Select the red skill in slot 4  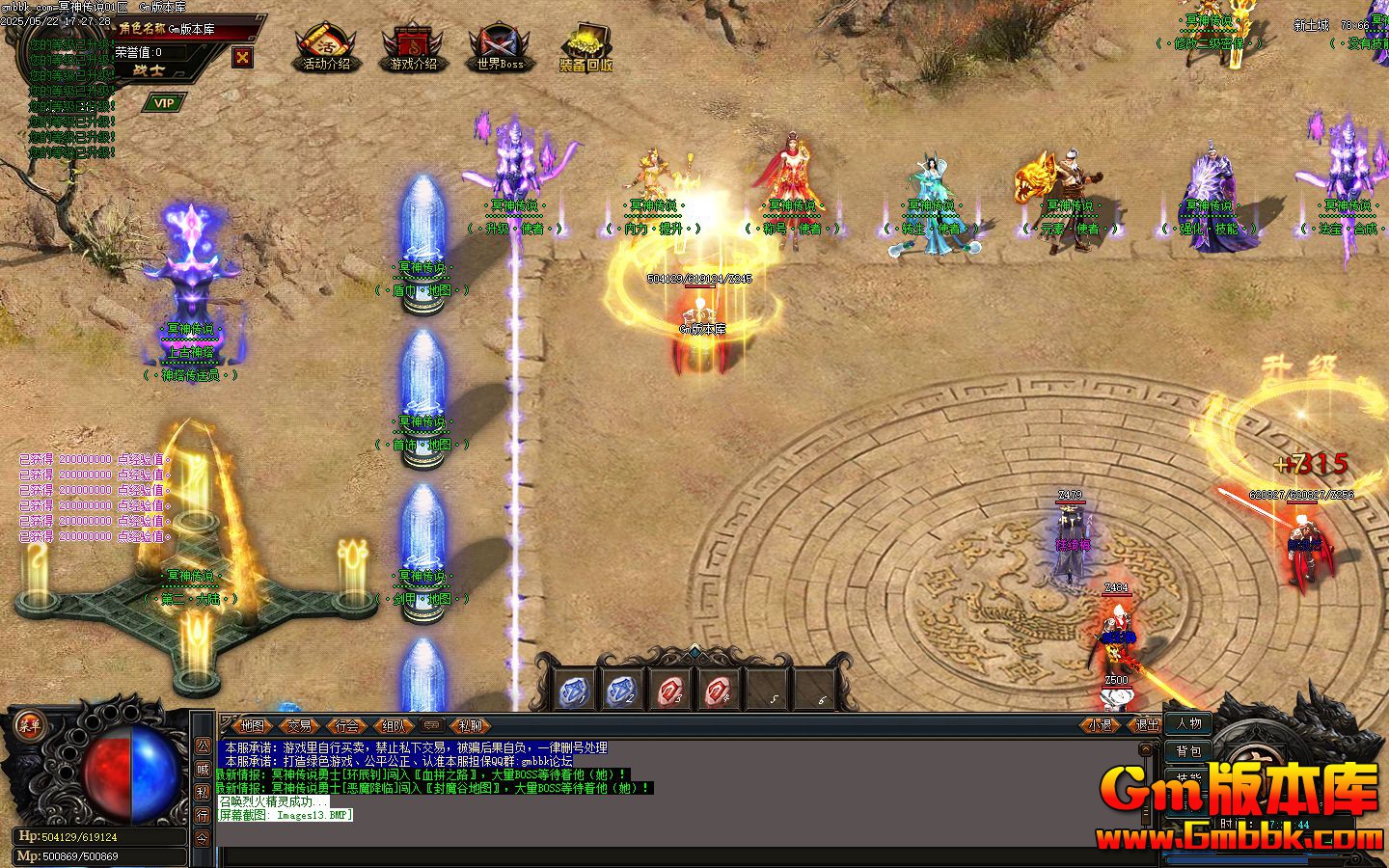point(717,689)
